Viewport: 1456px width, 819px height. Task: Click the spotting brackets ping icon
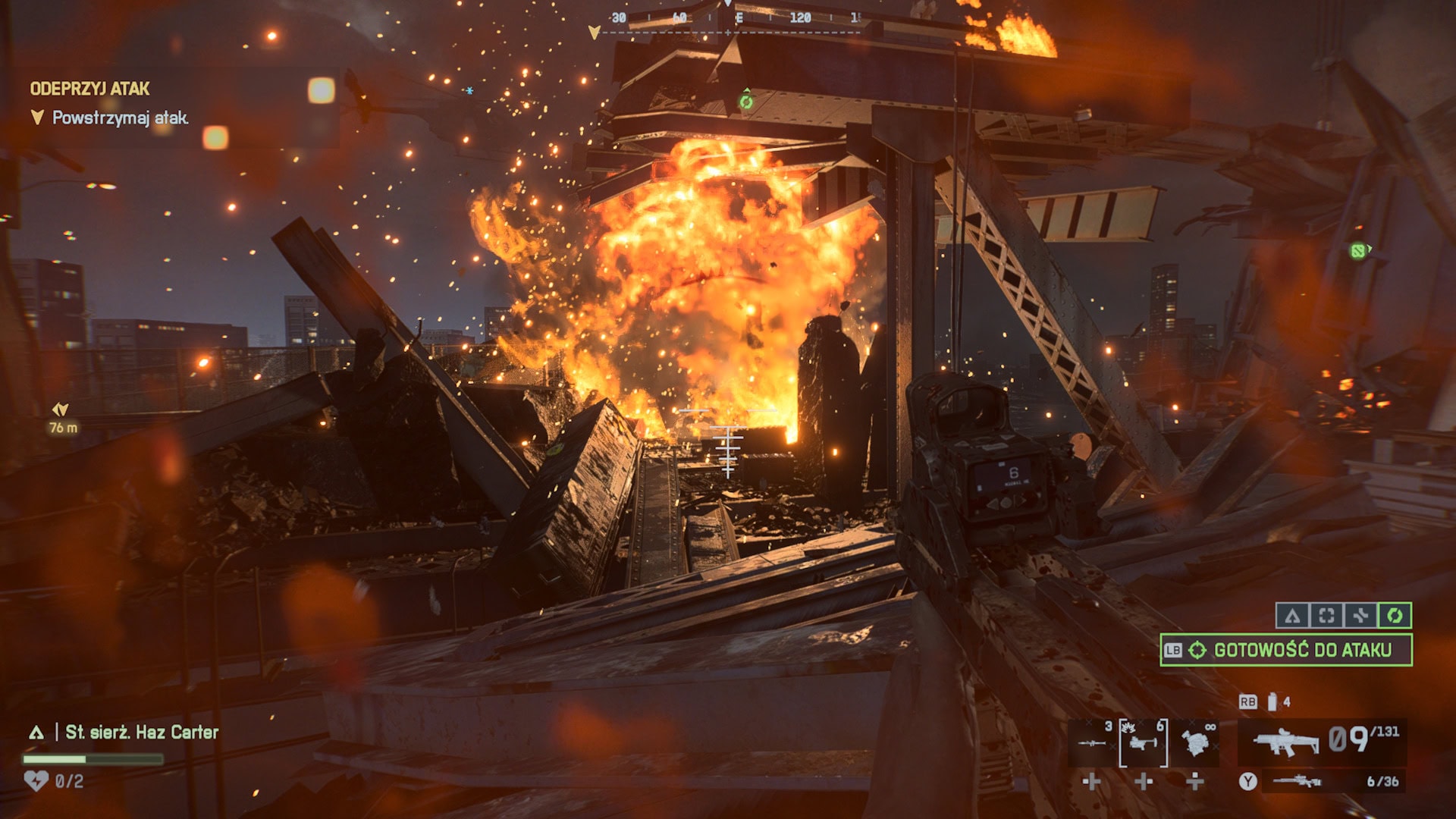pyautogui.click(x=1326, y=615)
